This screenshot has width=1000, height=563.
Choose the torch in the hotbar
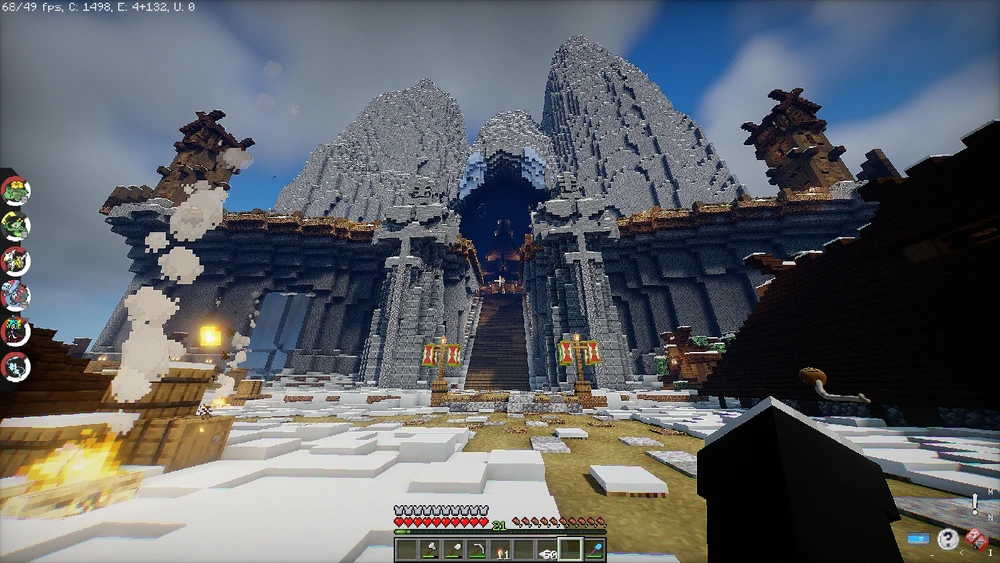pyautogui.click(x=500, y=549)
